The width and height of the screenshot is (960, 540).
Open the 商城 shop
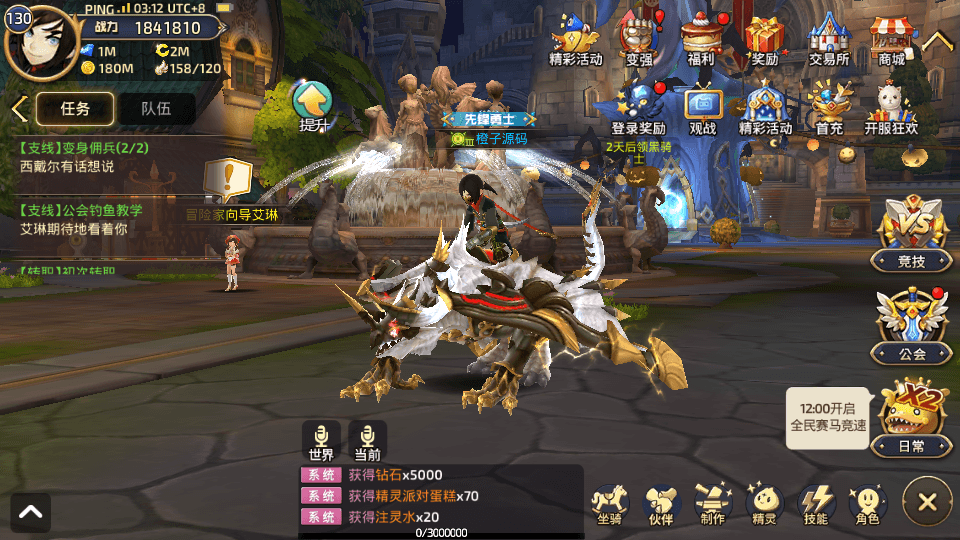click(891, 41)
